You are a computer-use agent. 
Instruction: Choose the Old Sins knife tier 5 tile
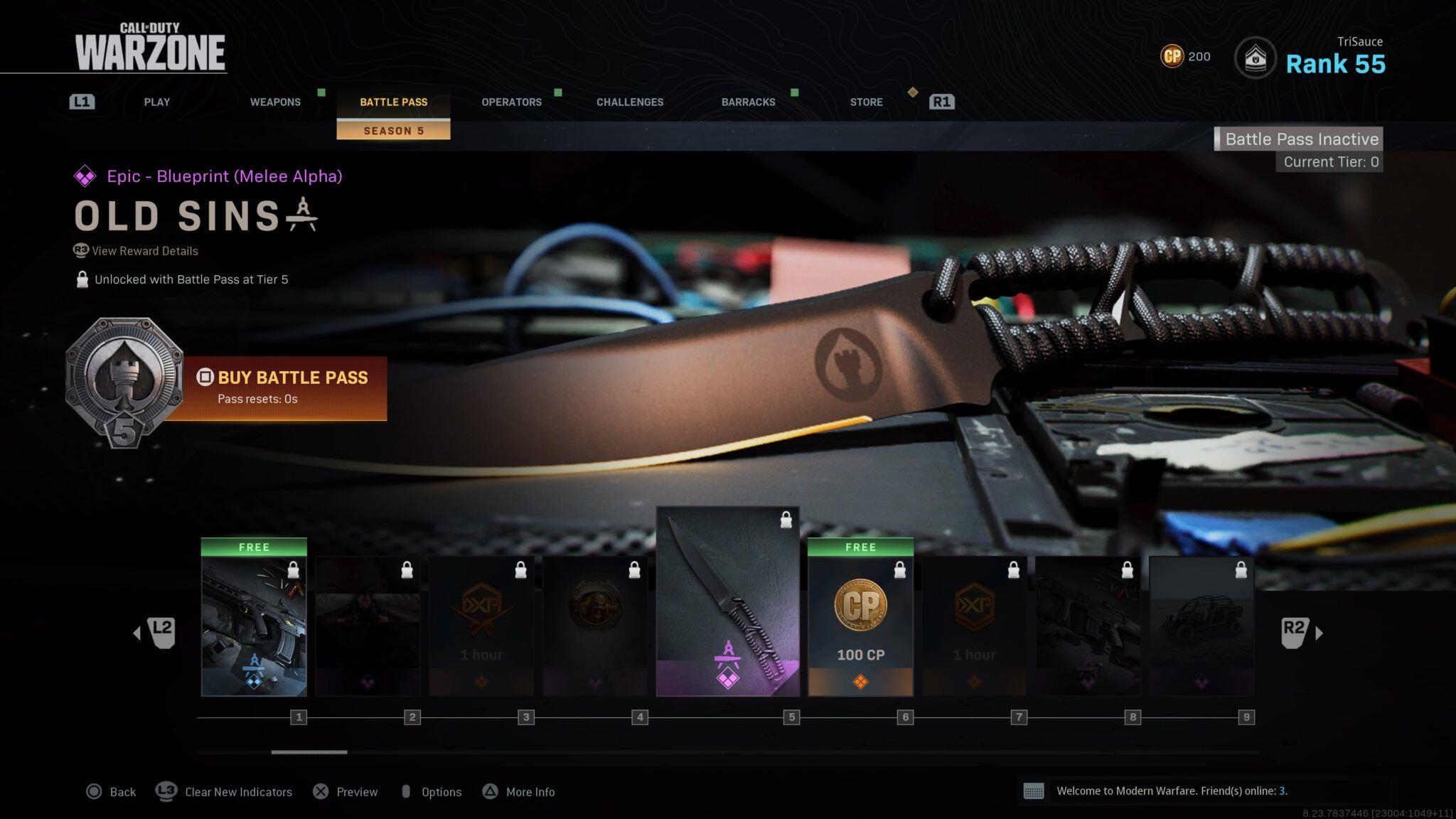coord(727,601)
